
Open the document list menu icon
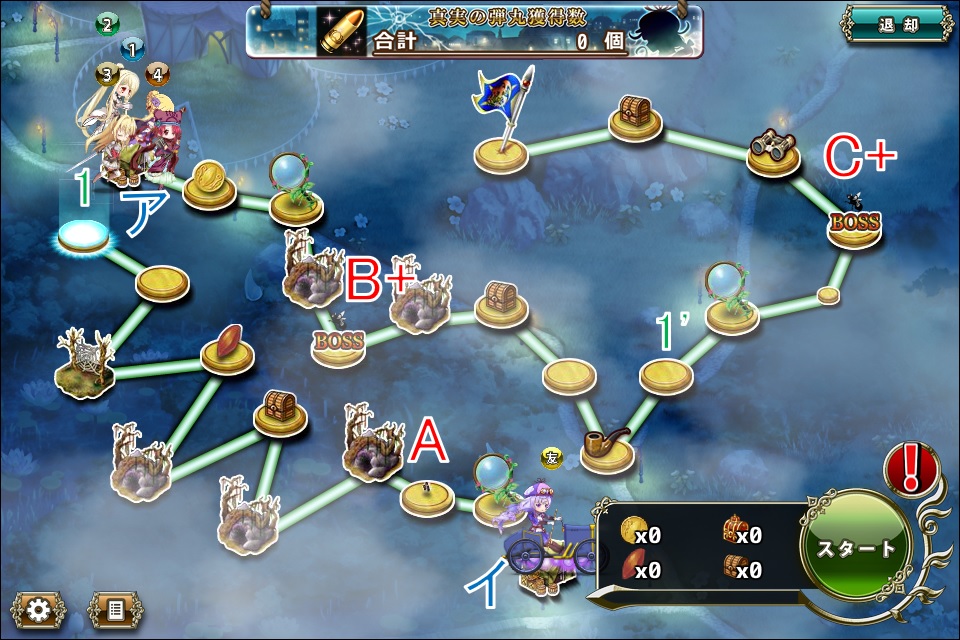coord(115,608)
